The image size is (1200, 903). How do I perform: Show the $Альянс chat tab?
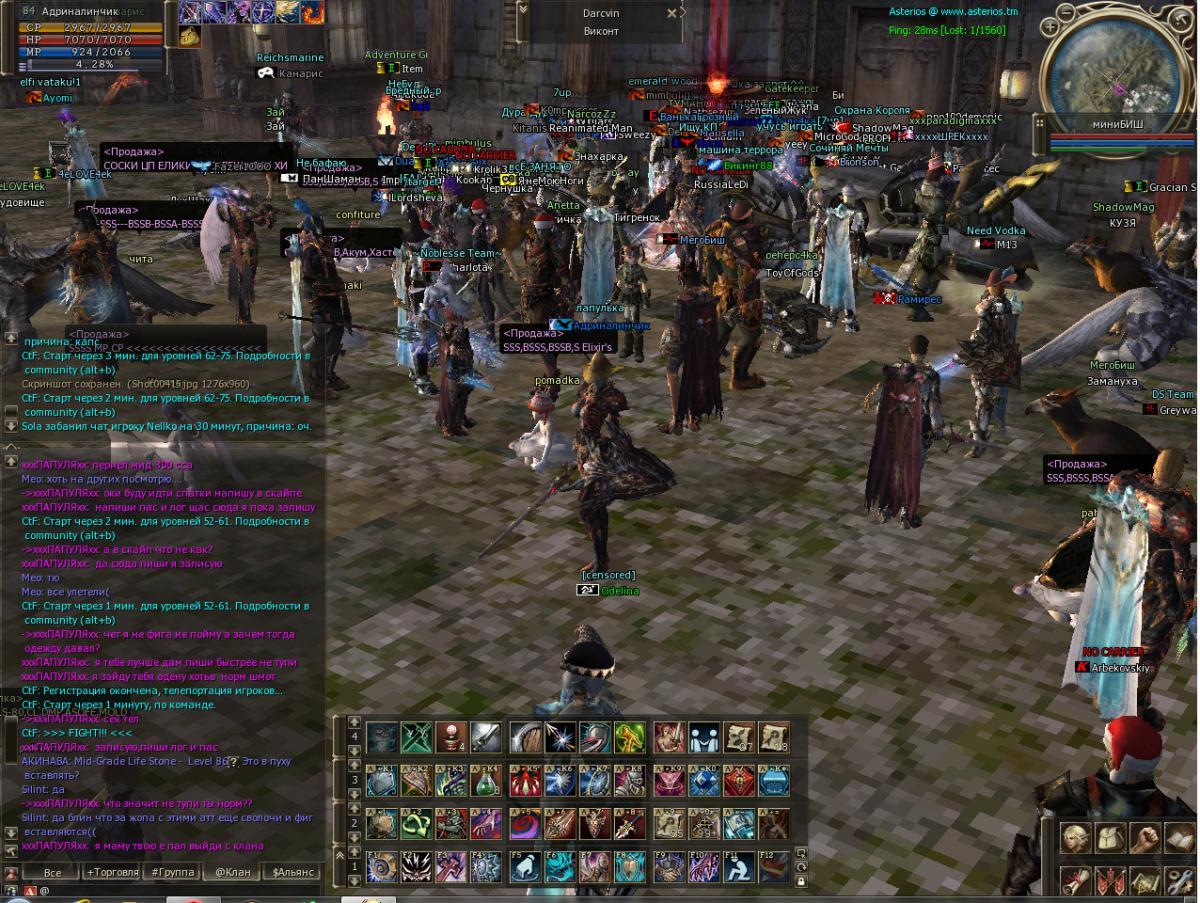tap(294, 873)
